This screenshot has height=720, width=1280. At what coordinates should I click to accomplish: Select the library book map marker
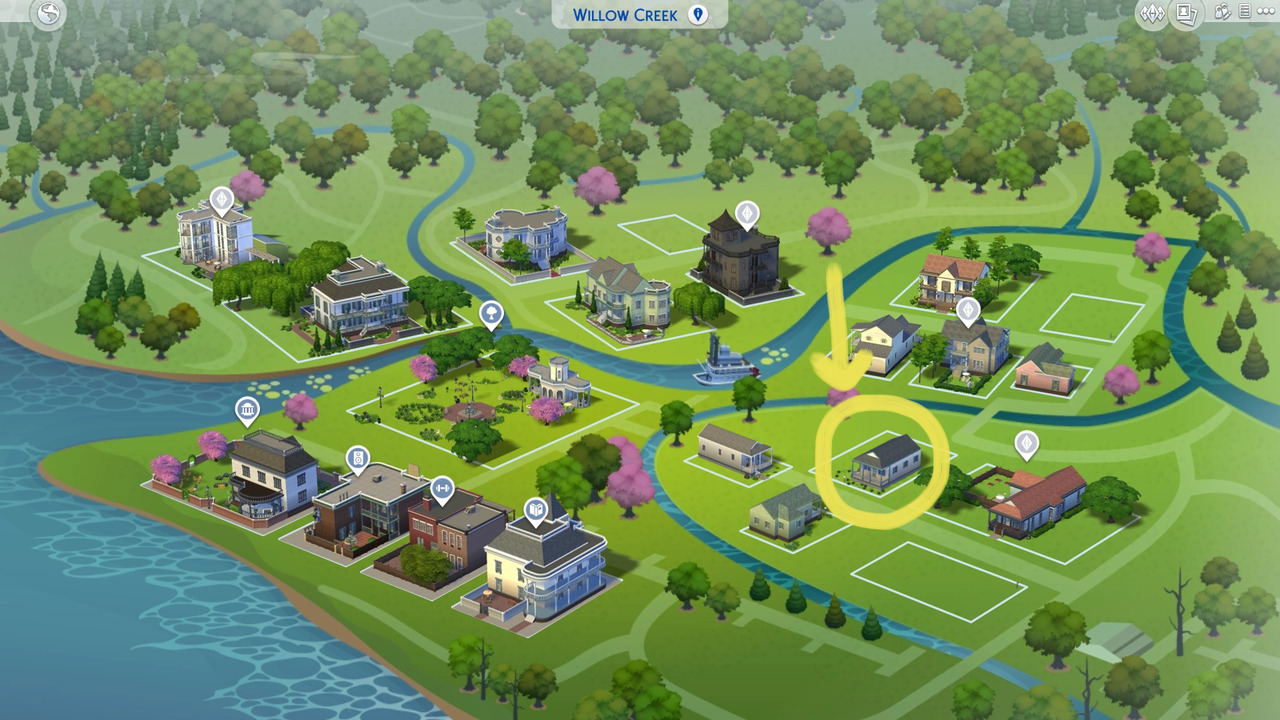(536, 511)
